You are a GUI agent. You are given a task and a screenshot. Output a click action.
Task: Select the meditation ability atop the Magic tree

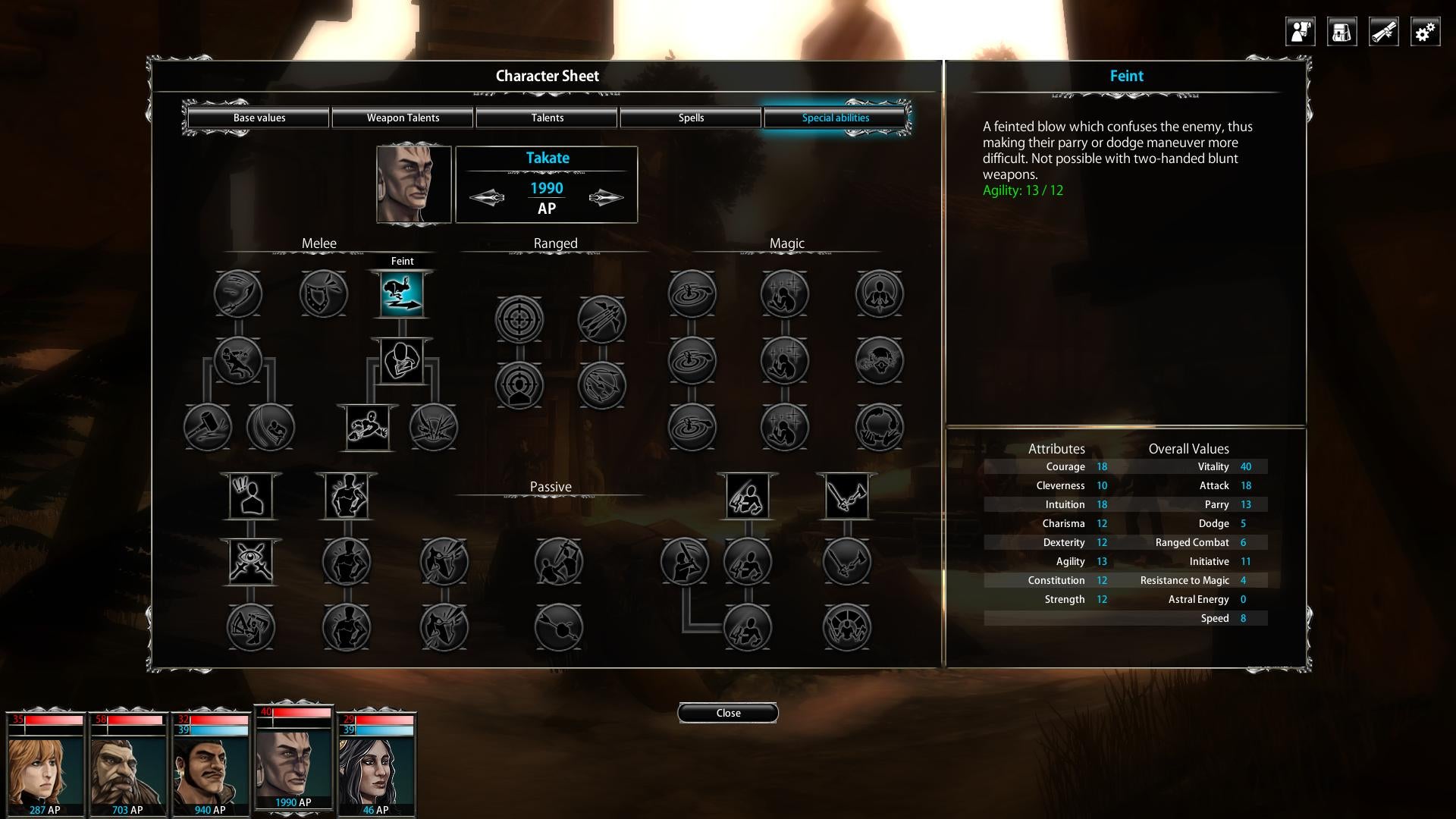(x=880, y=294)
